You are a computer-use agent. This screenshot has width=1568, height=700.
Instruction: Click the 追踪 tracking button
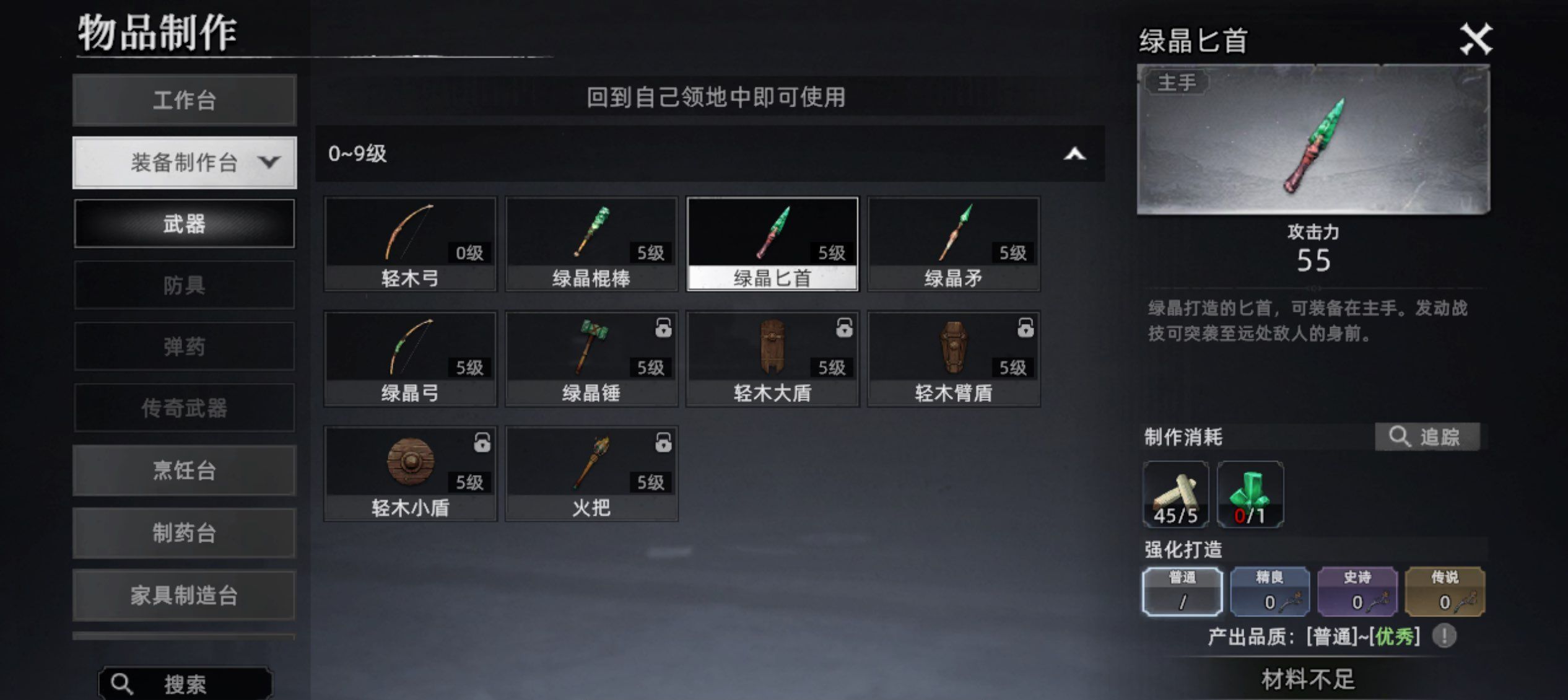(x=1429, y=437)
